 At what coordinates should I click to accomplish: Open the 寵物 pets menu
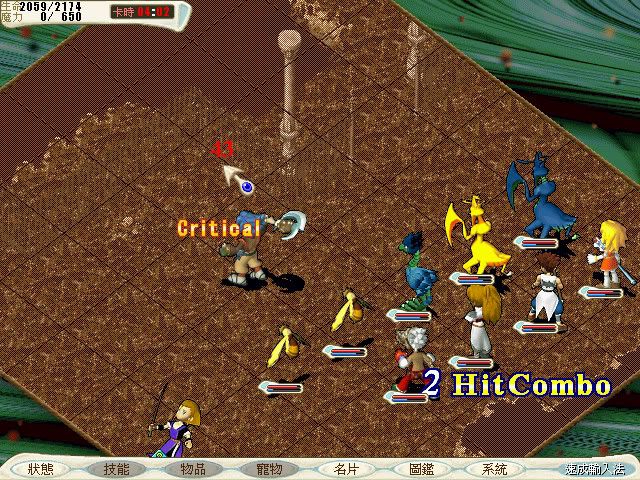(x=268, y=468)
